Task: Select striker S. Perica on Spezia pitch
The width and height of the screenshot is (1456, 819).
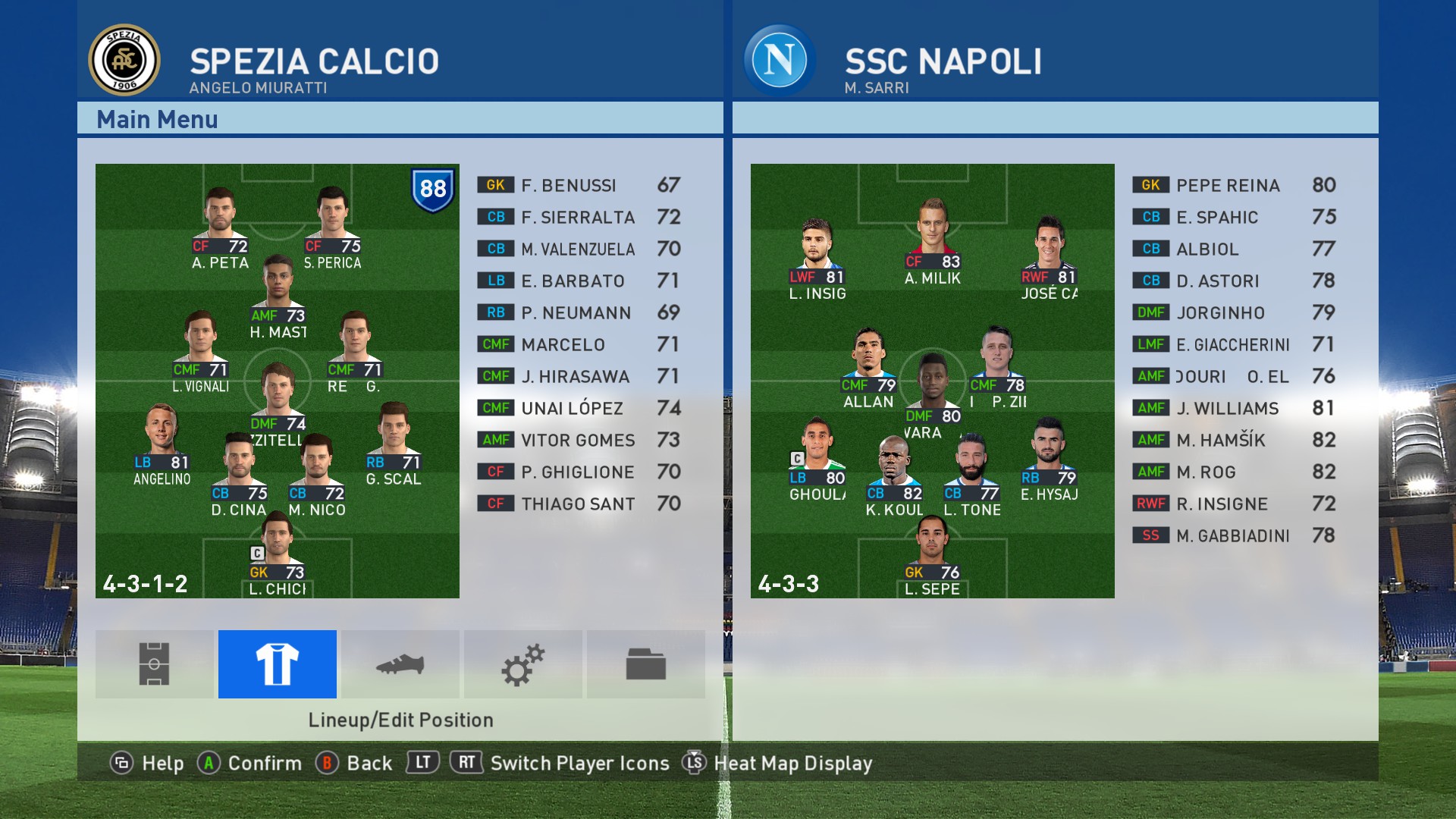Action: tap(332, 227)
